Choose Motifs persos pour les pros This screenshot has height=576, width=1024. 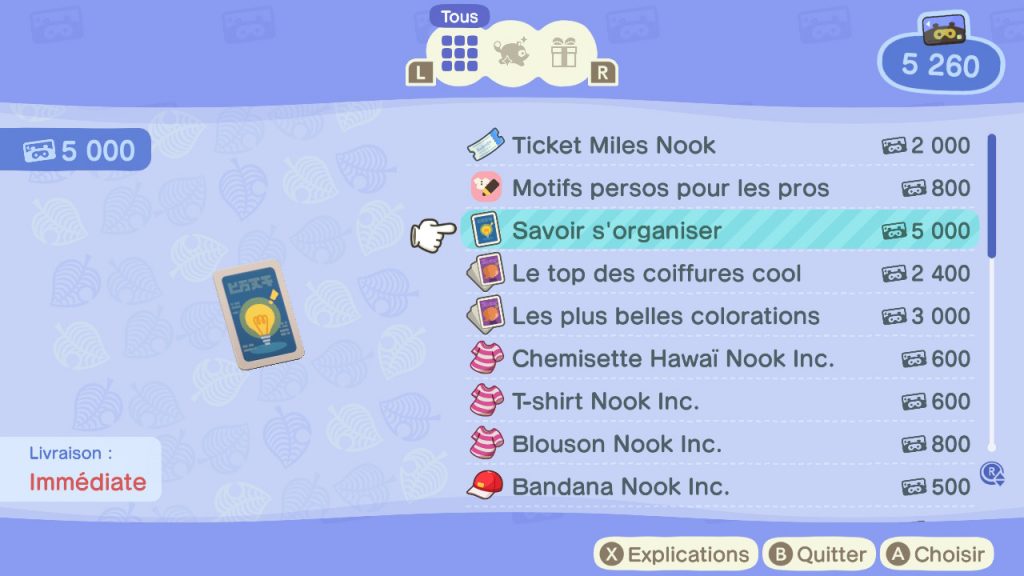pos(720,188)
